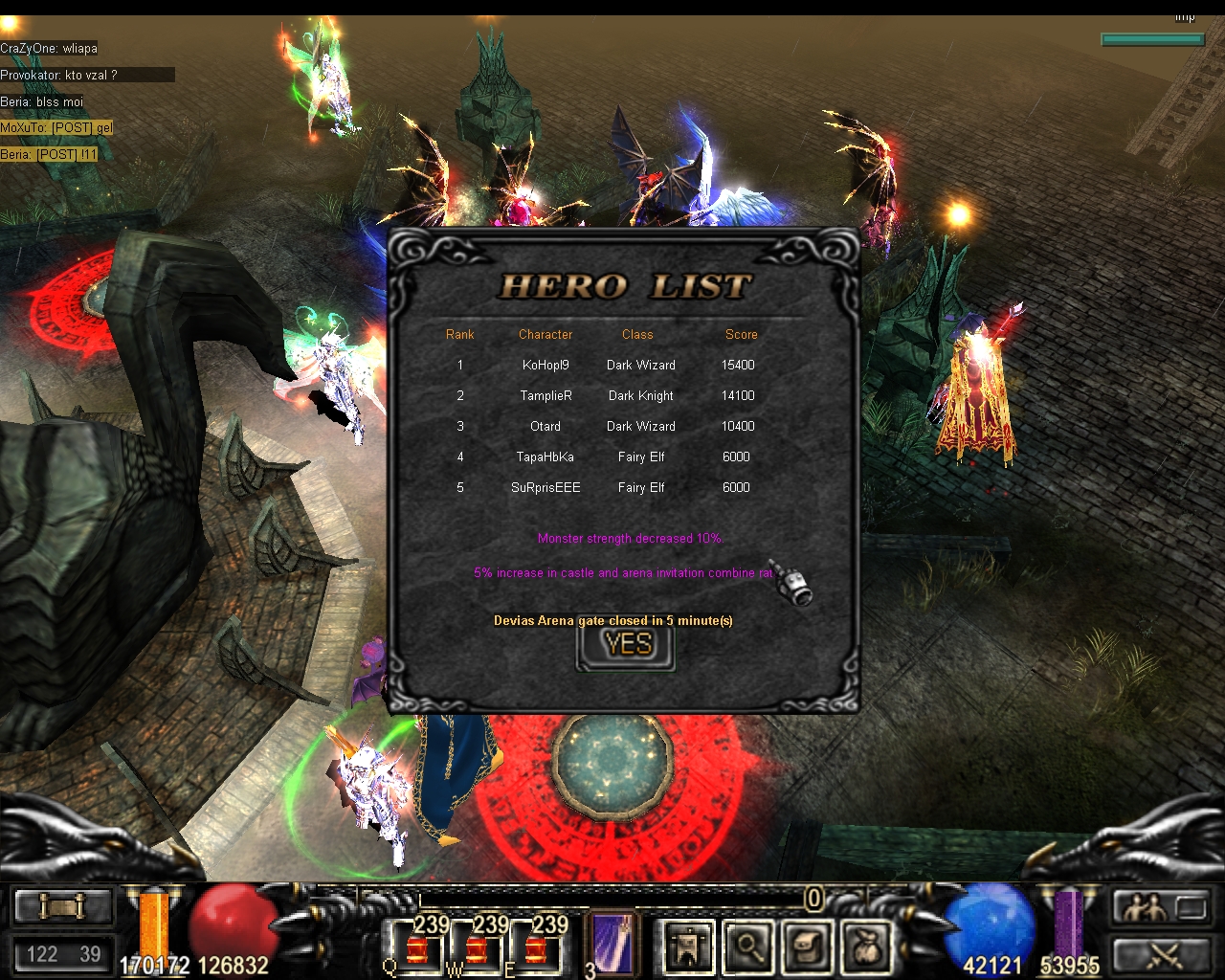Use the potion in the W slot
The height and width of the screenshot is (980, 1225).
tap(477, 947)
